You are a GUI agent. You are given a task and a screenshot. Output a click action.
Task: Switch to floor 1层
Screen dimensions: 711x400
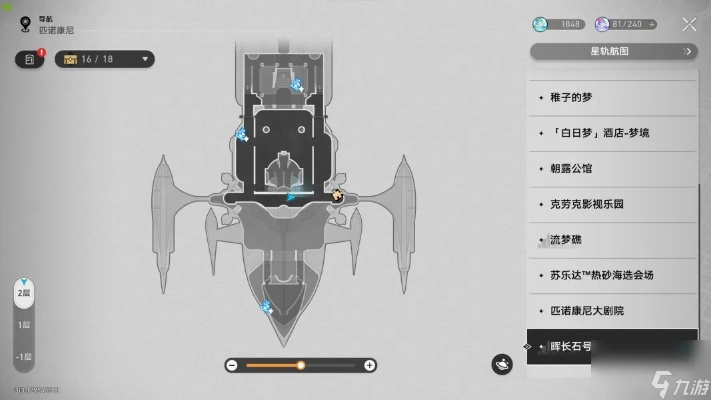[22, 325]
